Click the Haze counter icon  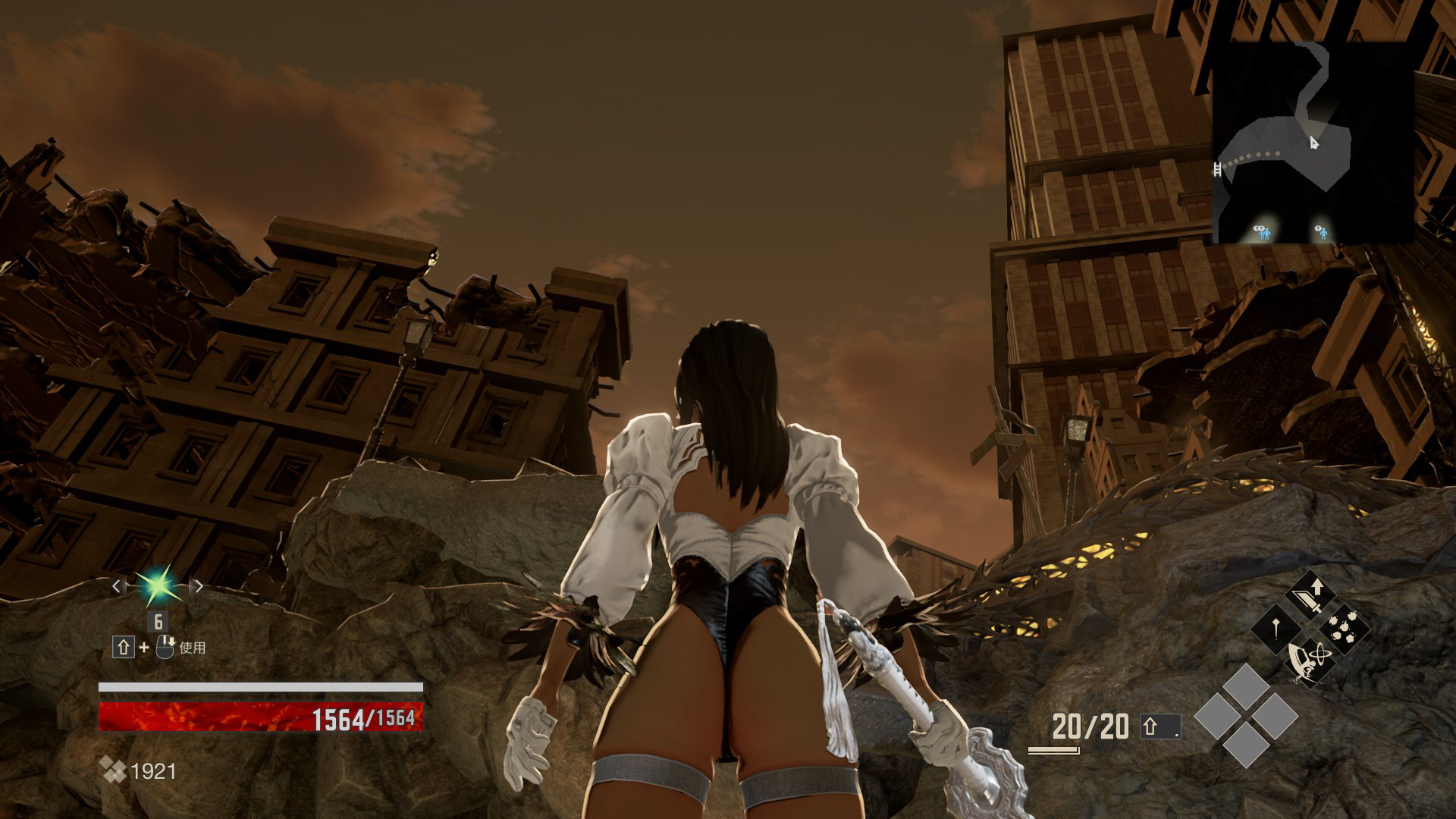pyautogui.click(x=115, y=771)
